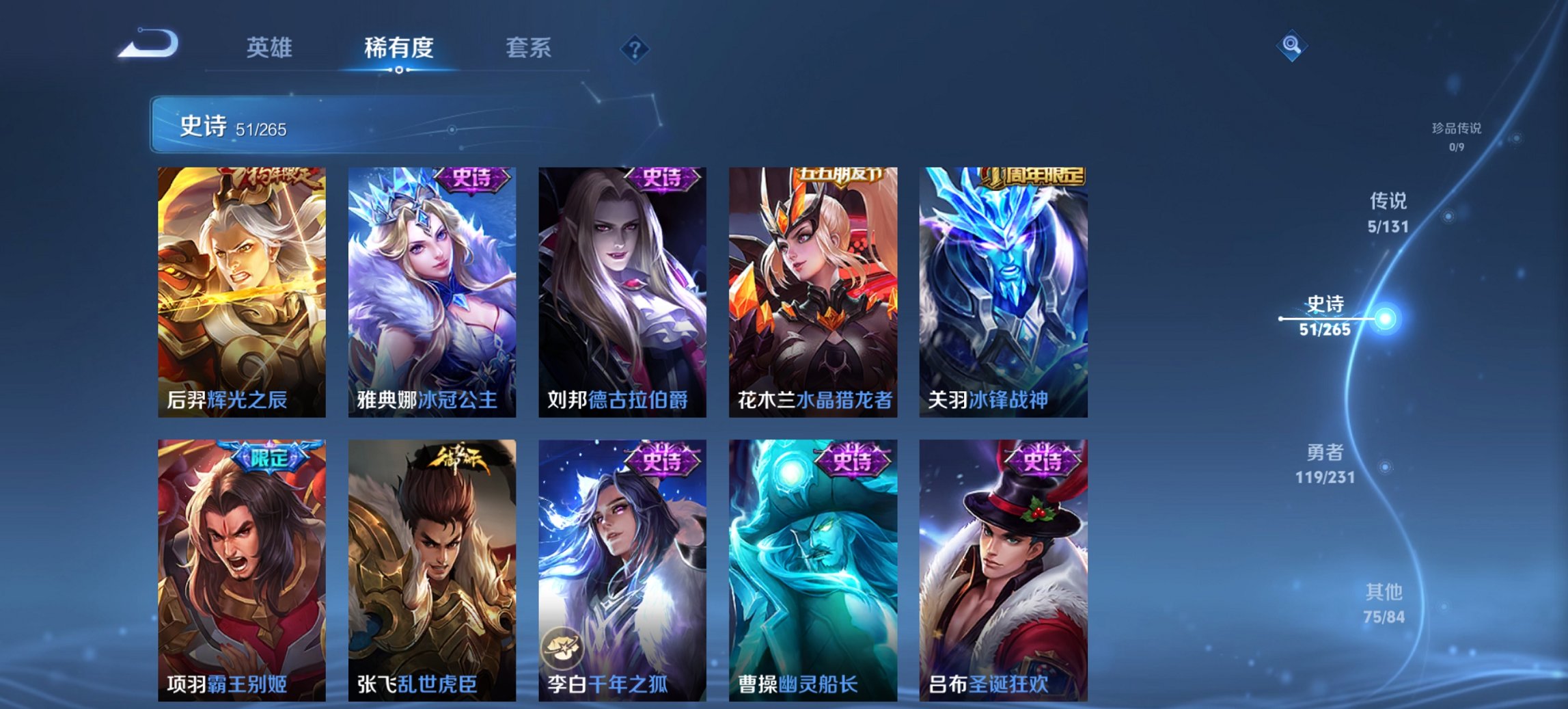Open the help question mark icon
This screenshot has height=709, width=1568.
pos(635,49)
